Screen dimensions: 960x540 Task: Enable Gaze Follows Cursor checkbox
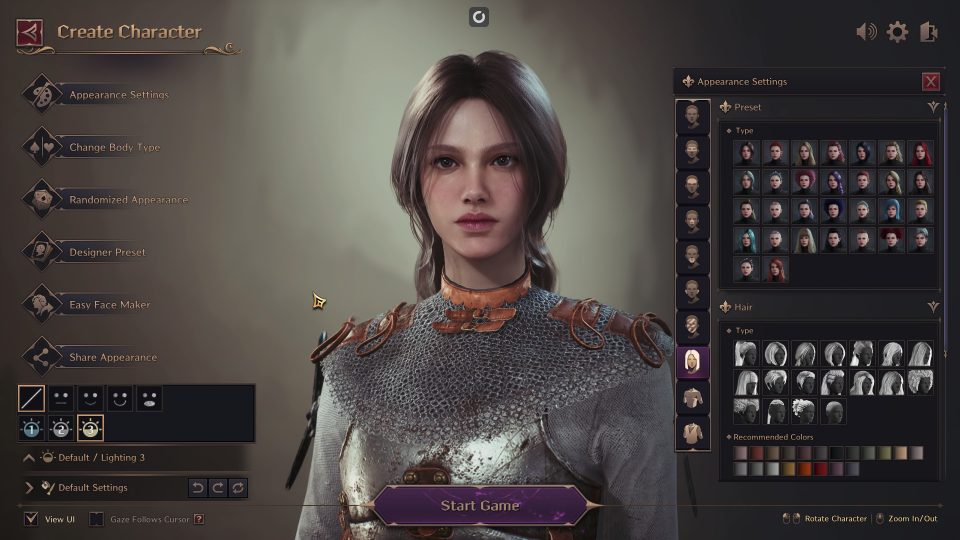(96, 519)
